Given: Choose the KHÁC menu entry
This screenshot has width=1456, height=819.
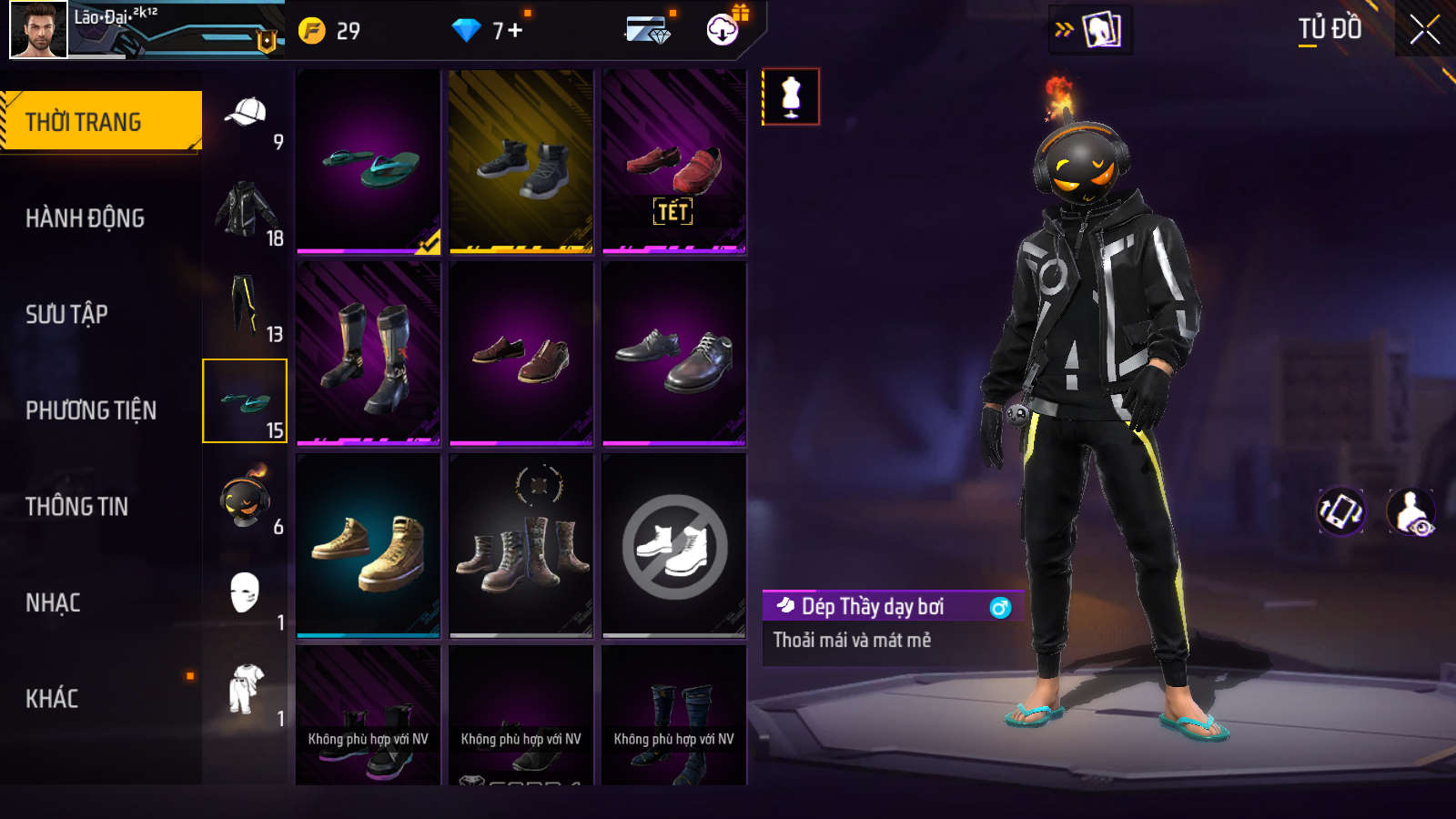Looking at the screenshot, I should (x=52, y=699).
